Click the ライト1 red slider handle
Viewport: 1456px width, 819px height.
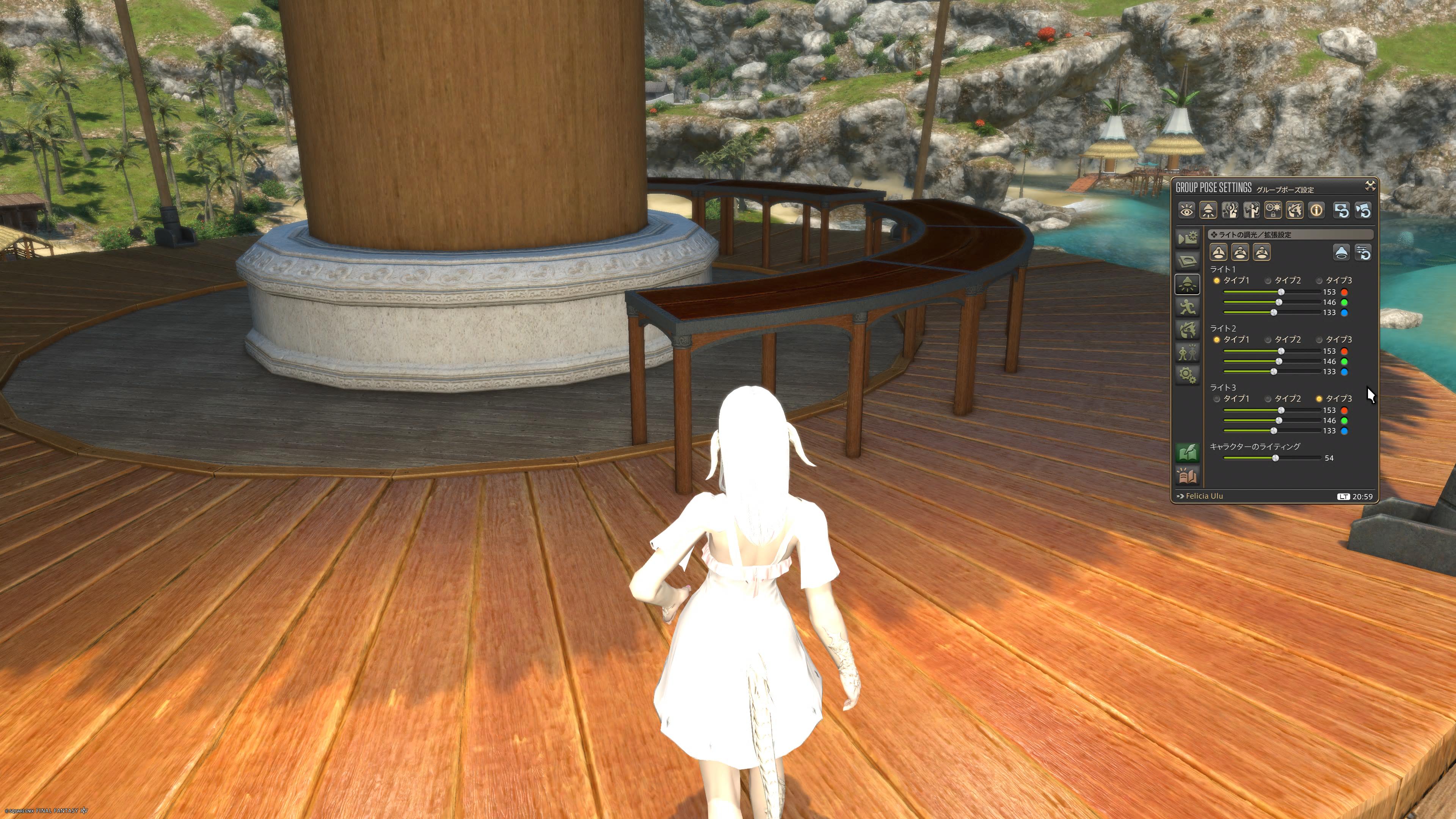[x=1281, y=292]
